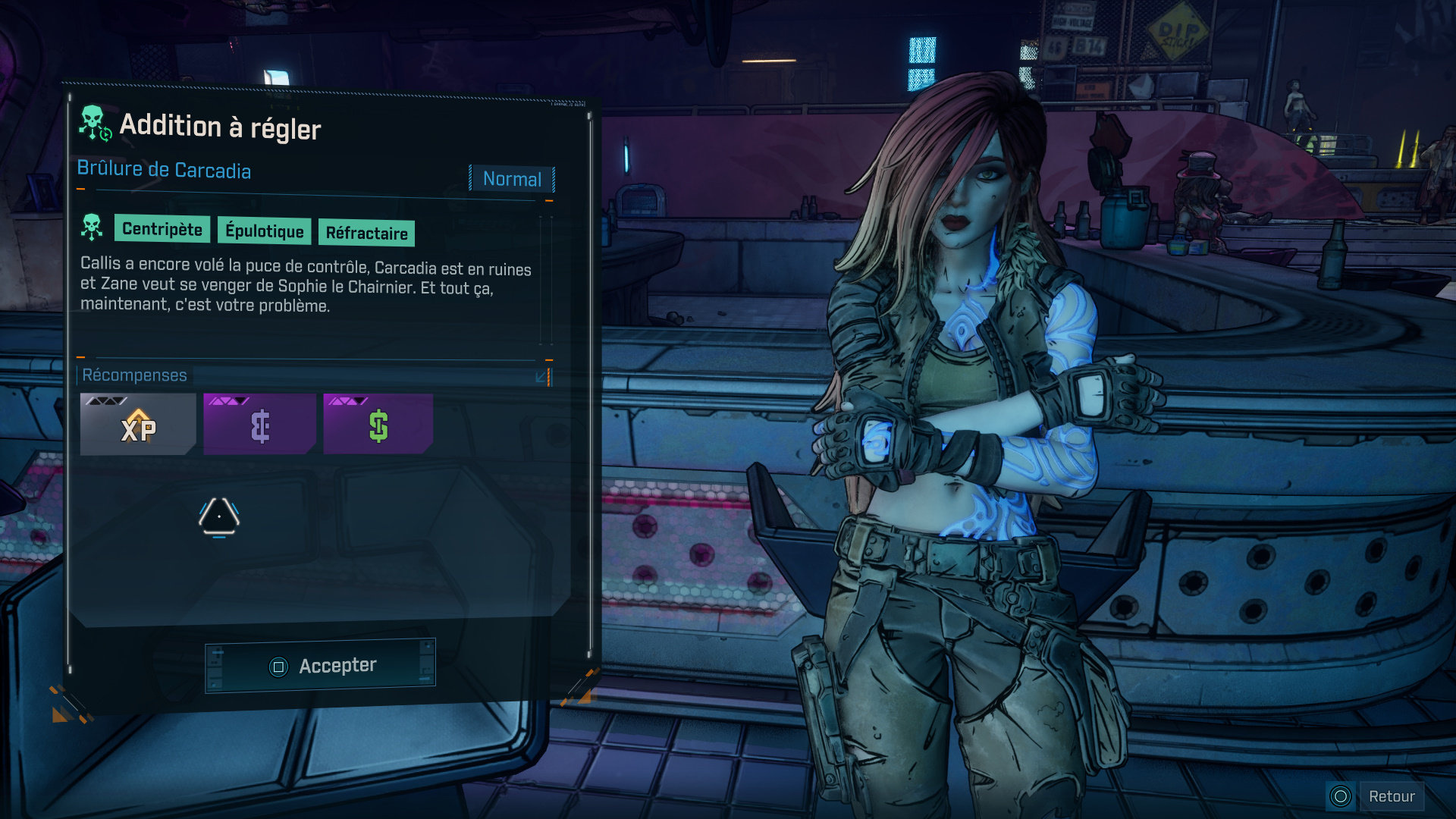The width and height of the screenshot is (1456, 819).
Task: Click the Récompenses section label
Action: pos(133,375)
